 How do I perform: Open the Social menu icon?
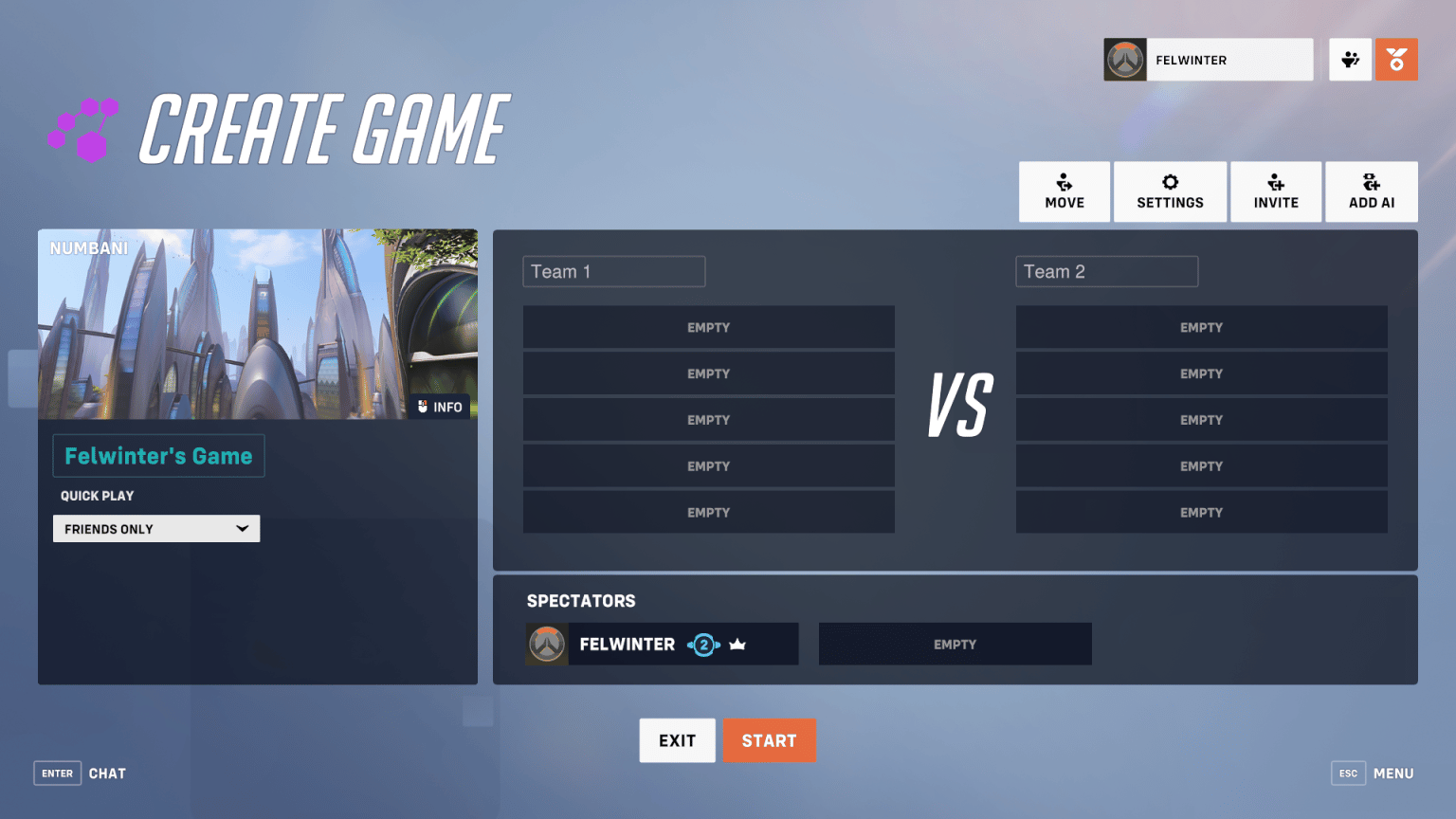coord(1350,59)
